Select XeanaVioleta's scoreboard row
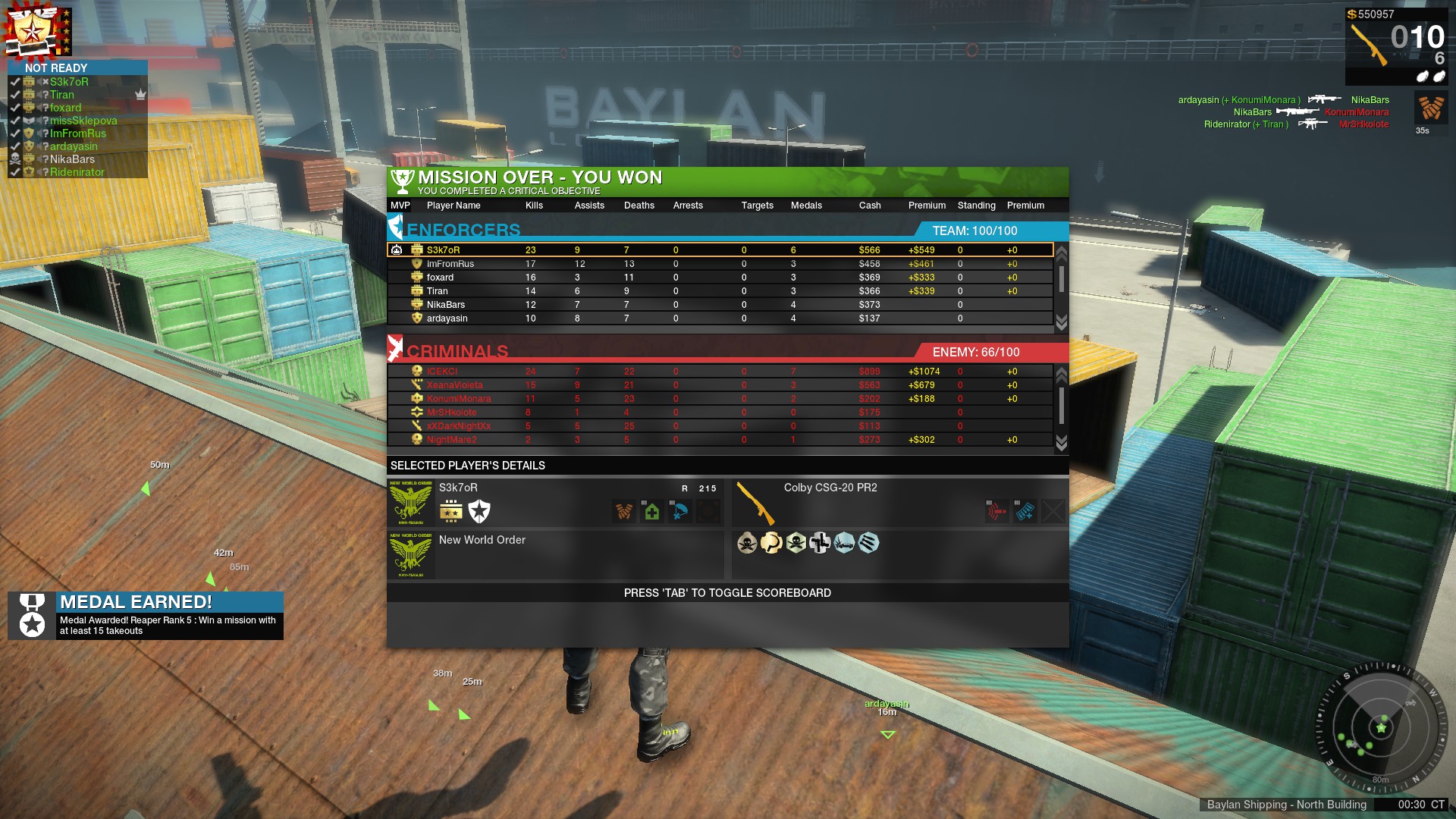This screenshot has width=1456, height=819. pos(454,385)
